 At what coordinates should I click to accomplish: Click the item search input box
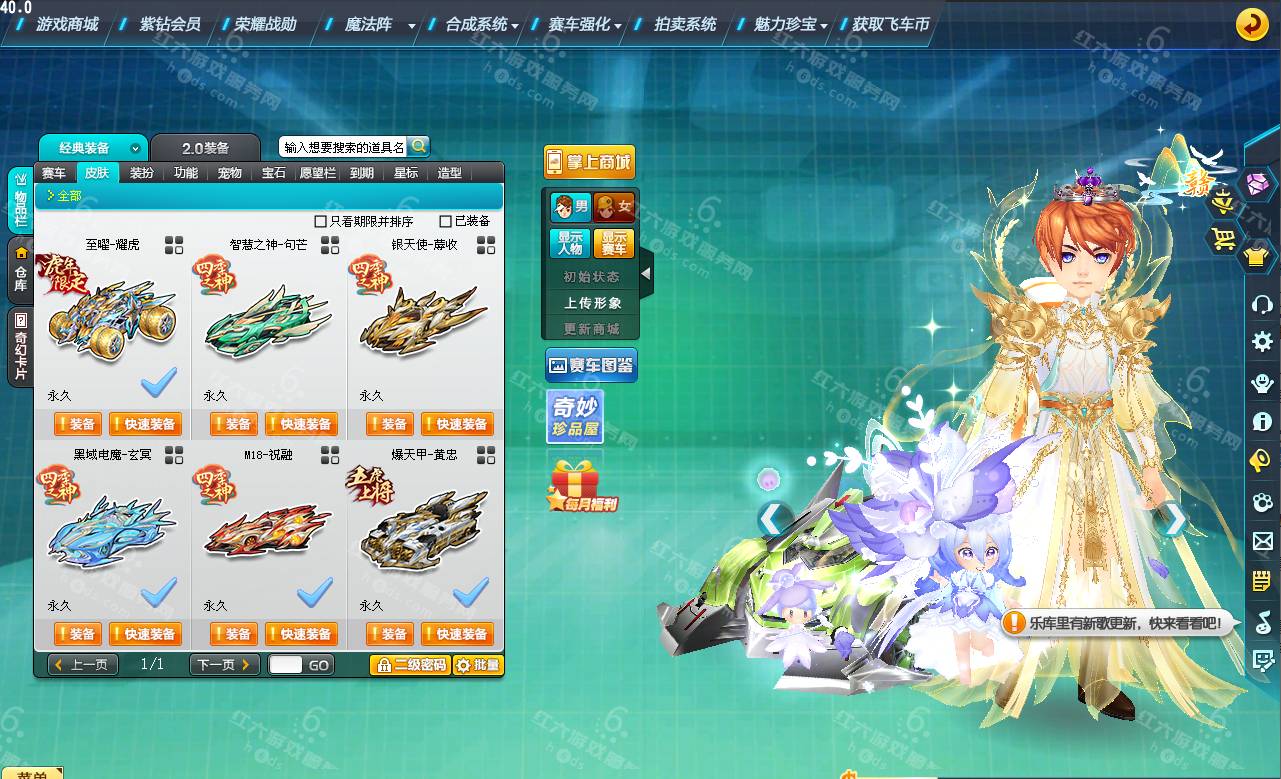[x=343, y=147]
